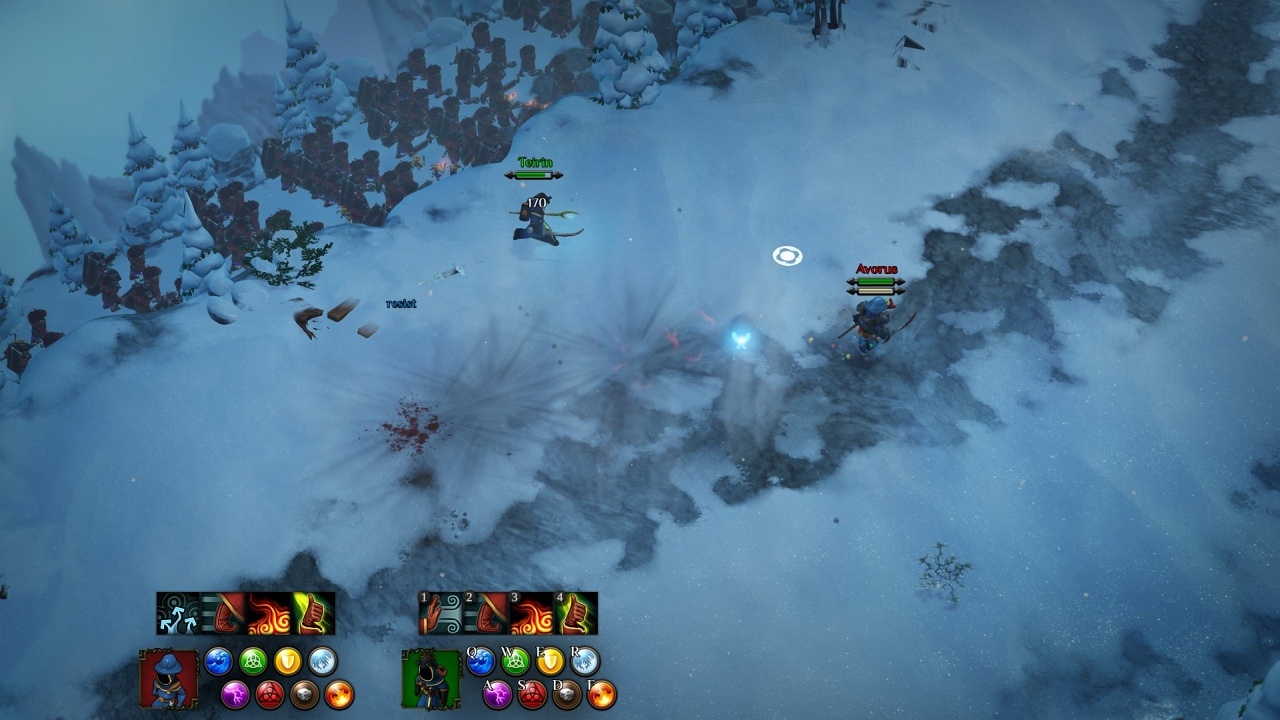Viewport: 1280px width, 720px height.
Task: Choose the S arcane element orb
Action: tap(532, 694)
